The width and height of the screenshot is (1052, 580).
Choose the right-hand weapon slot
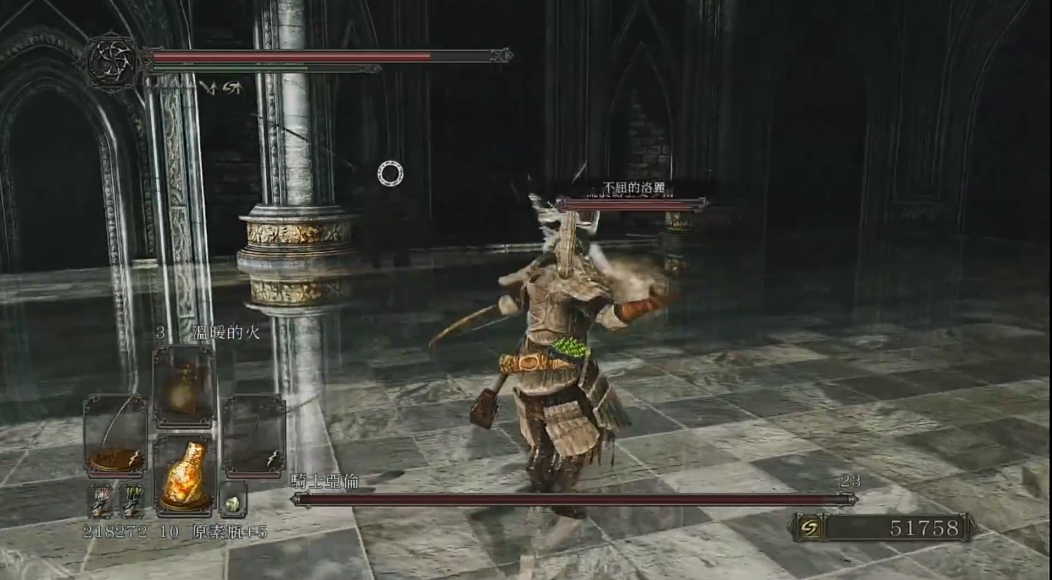point(252,435)
